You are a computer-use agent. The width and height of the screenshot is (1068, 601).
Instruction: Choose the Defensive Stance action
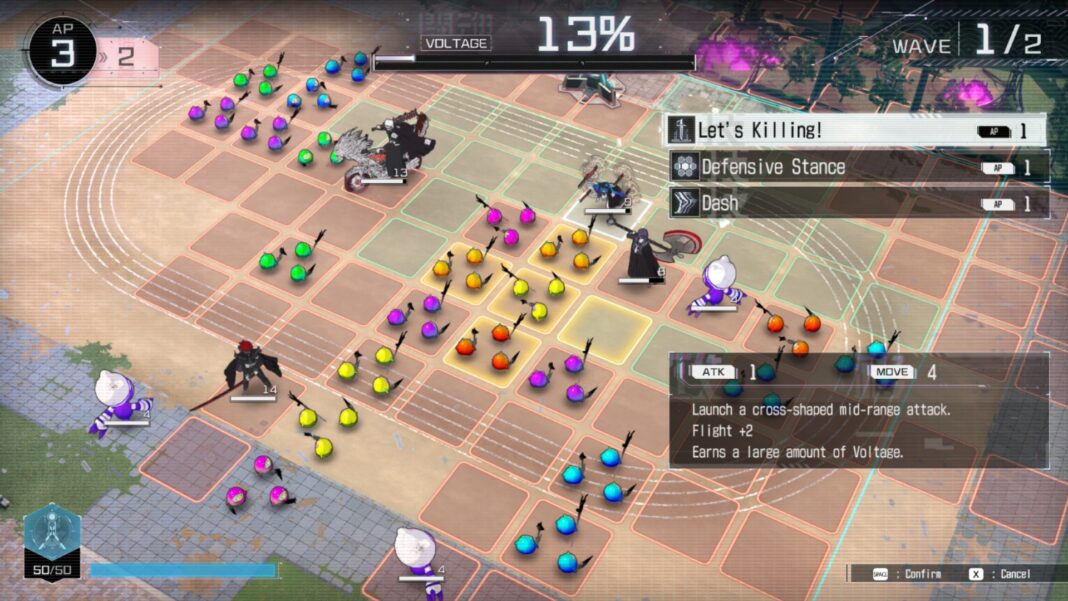pyautogui.click(x=857, y=167)
